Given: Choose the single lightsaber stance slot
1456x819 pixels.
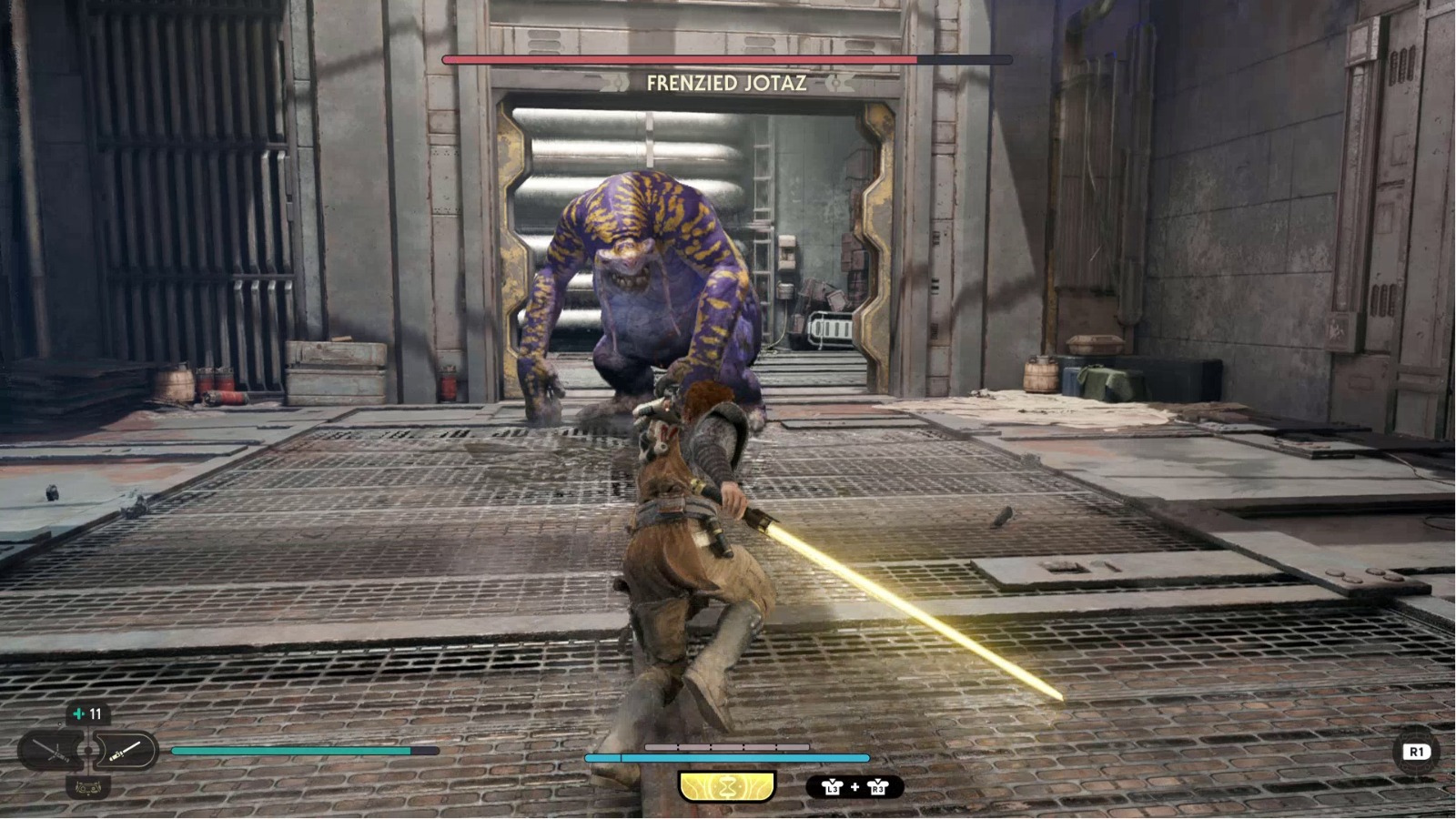Looking at the screenshot, I should [125, 752].
